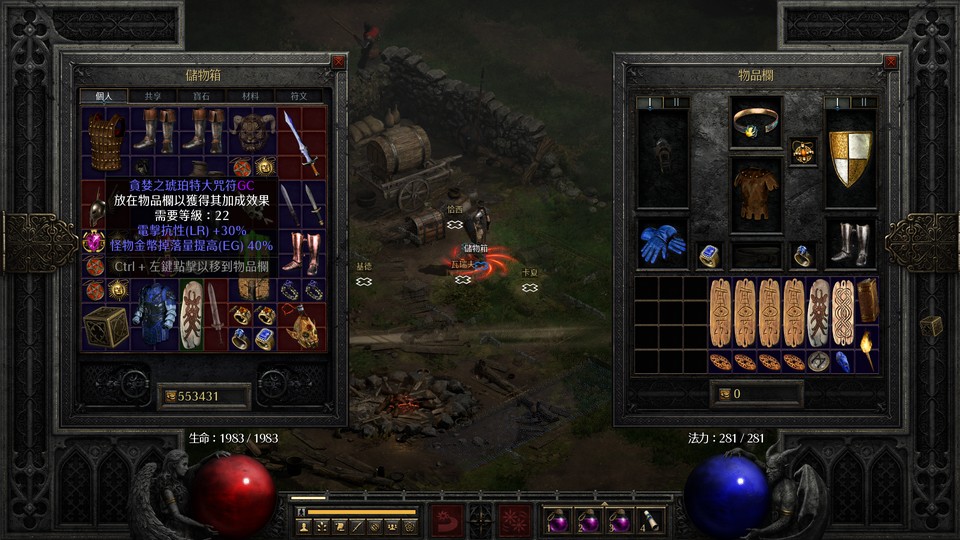Open the 寶石 stash tab
Screen dimensions: 960x540
[x=202, y=96]
